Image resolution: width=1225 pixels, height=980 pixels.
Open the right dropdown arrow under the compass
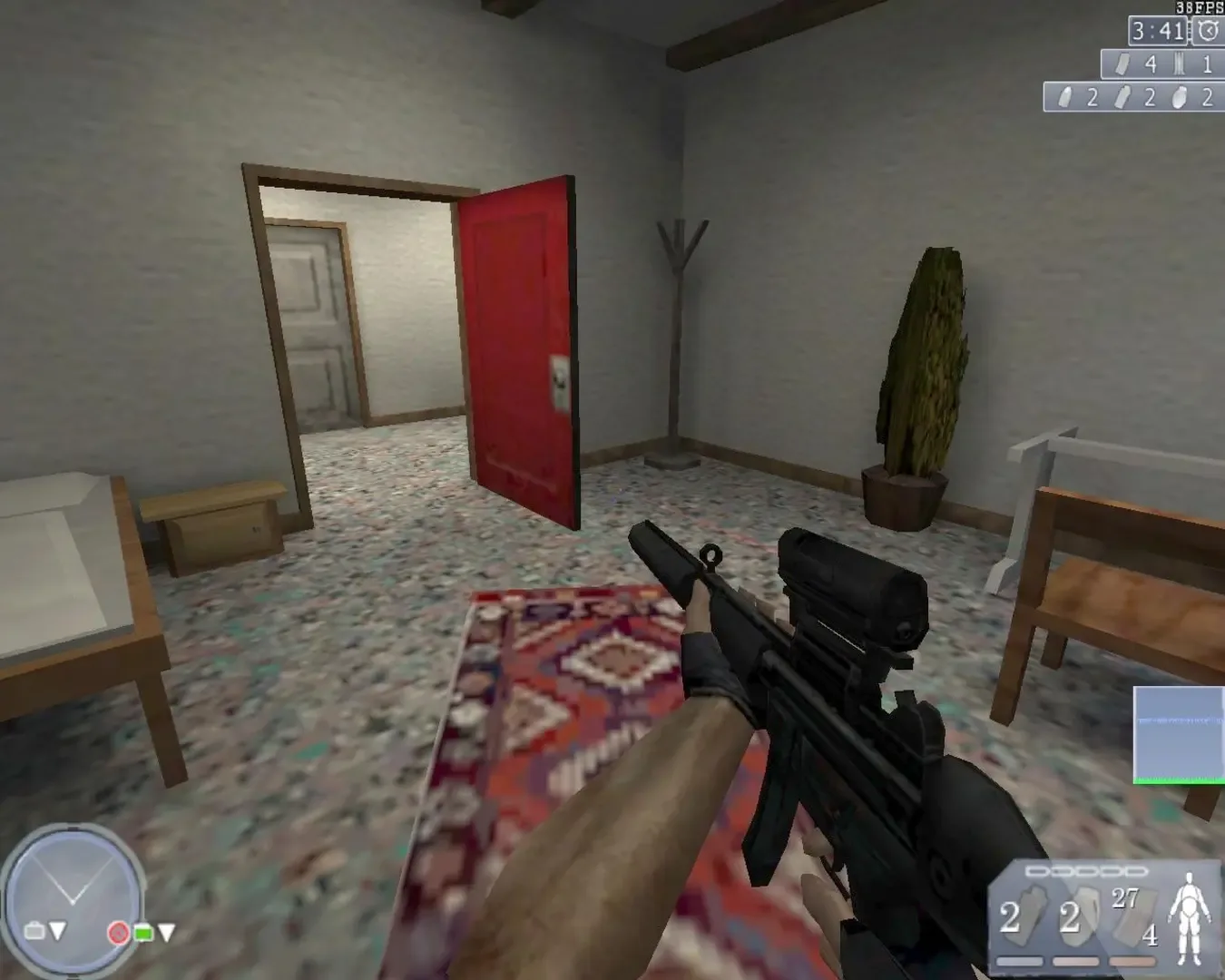(x=167, y=931)
